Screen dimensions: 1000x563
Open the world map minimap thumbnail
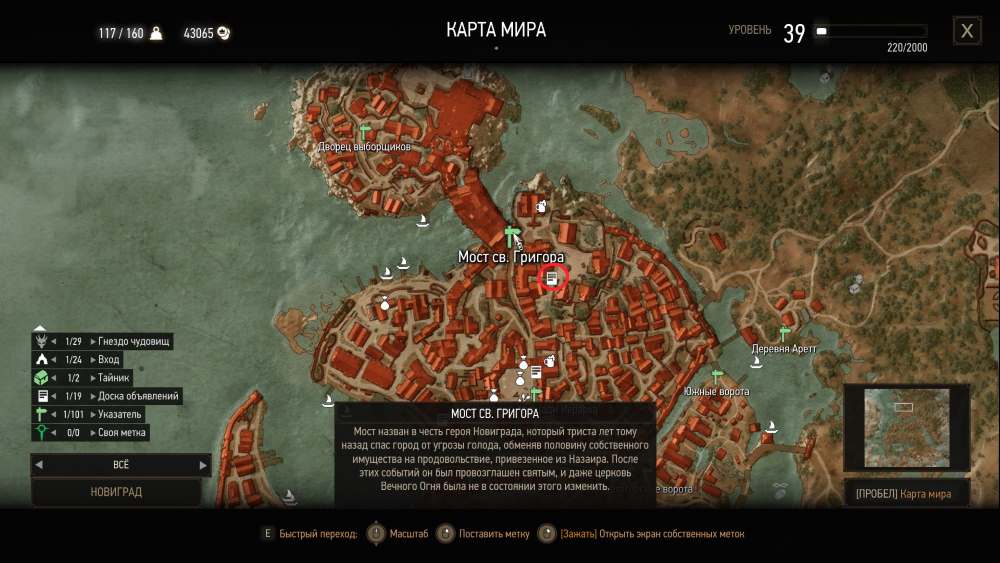tap(906, 430)
